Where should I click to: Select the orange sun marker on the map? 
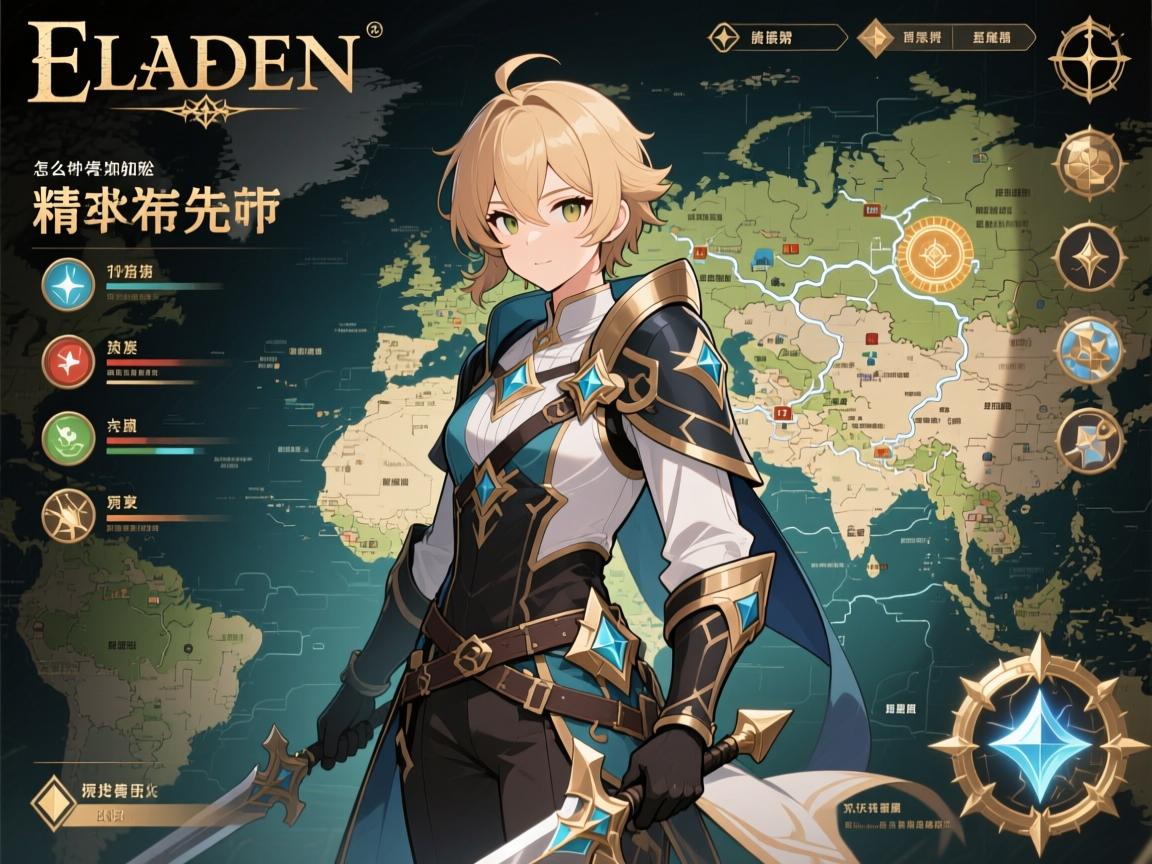coord(937,251)
